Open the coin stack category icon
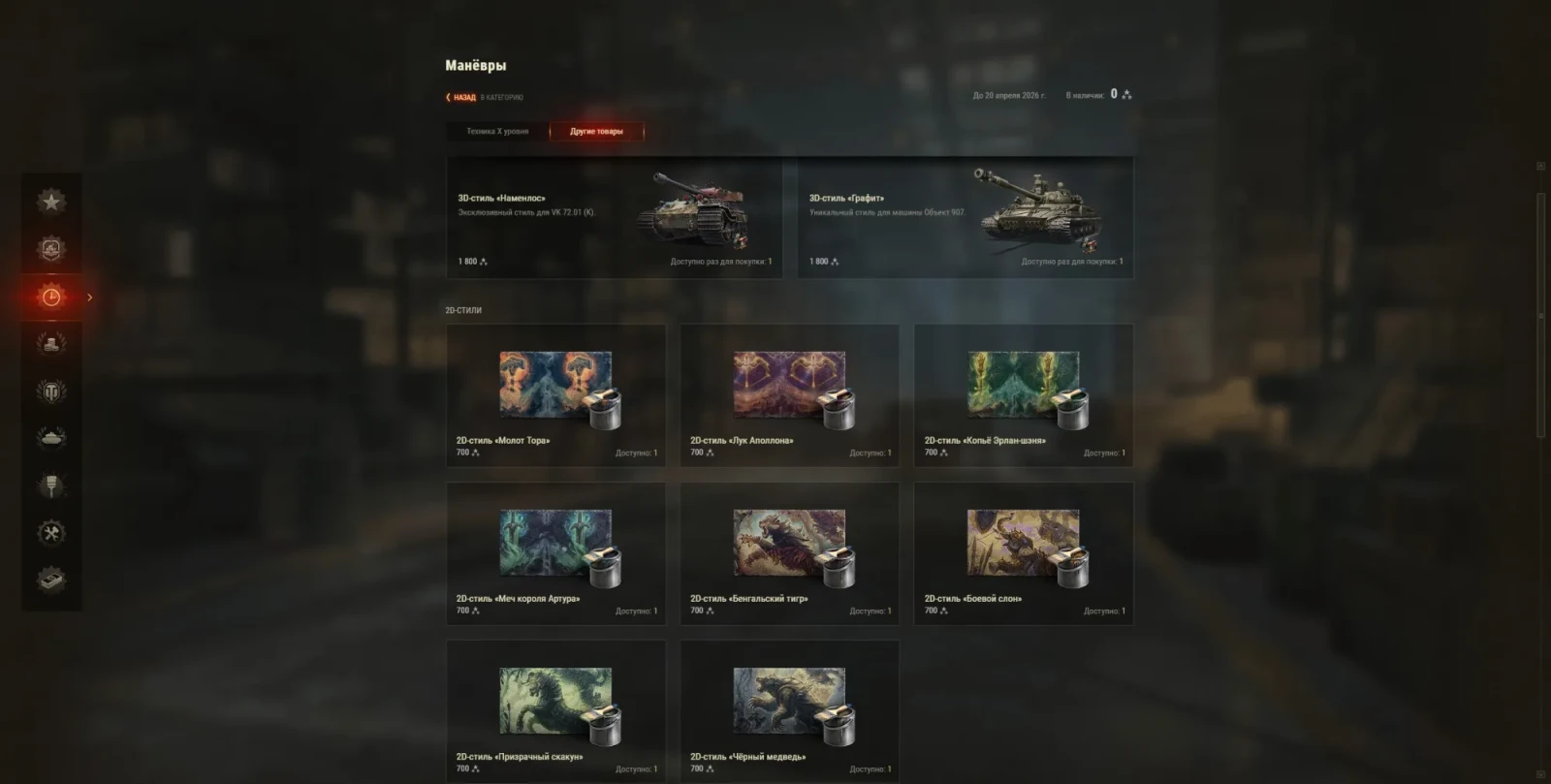 tap(51, 343)
